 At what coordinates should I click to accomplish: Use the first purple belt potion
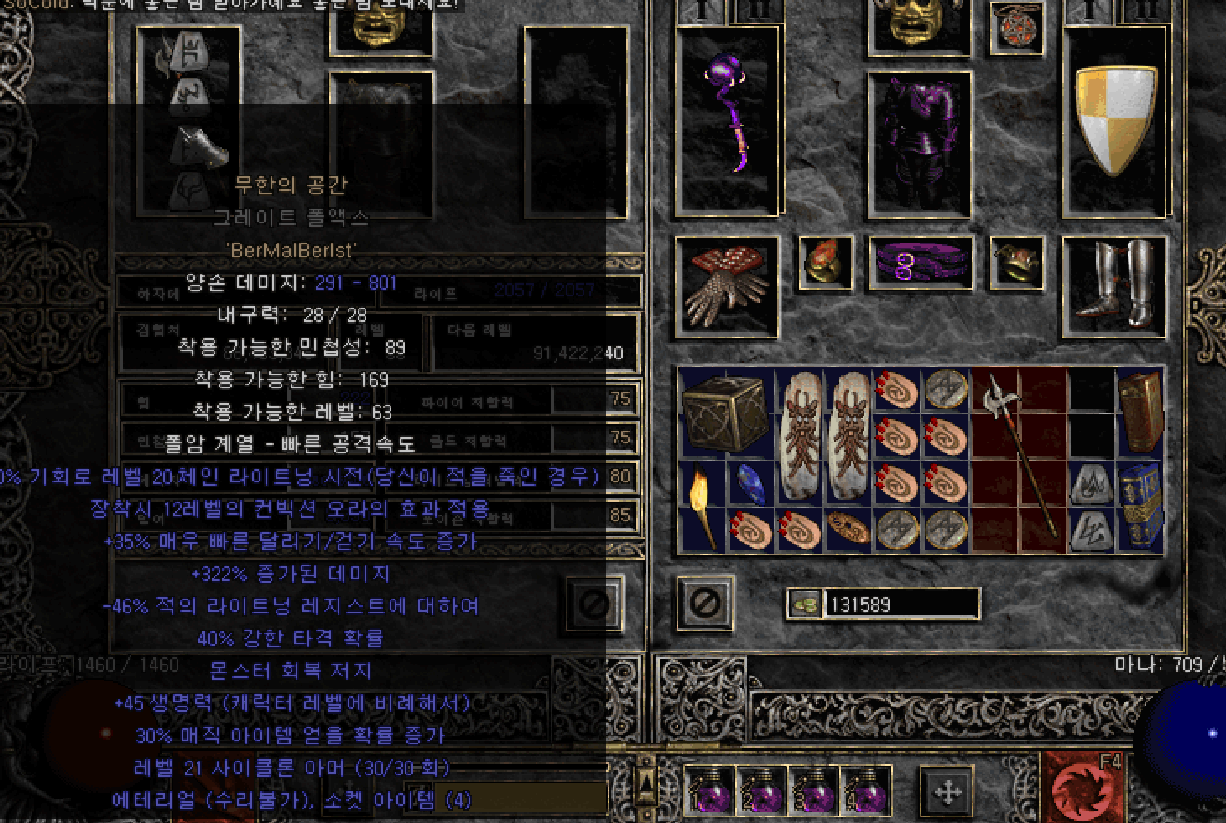pos(710,793)
